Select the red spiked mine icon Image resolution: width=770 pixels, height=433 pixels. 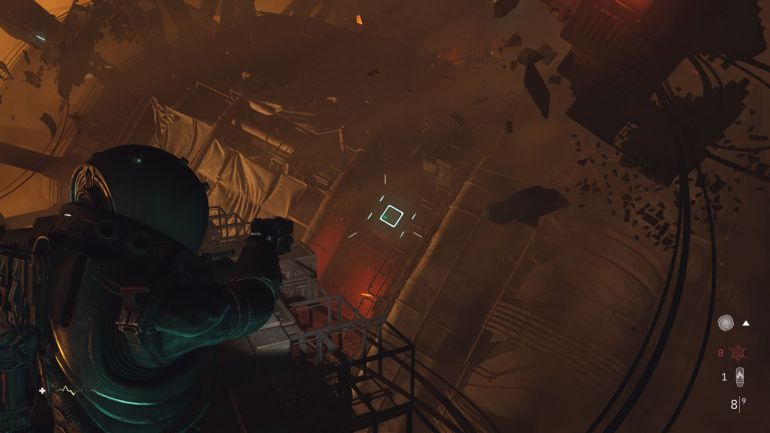(741, 352)
